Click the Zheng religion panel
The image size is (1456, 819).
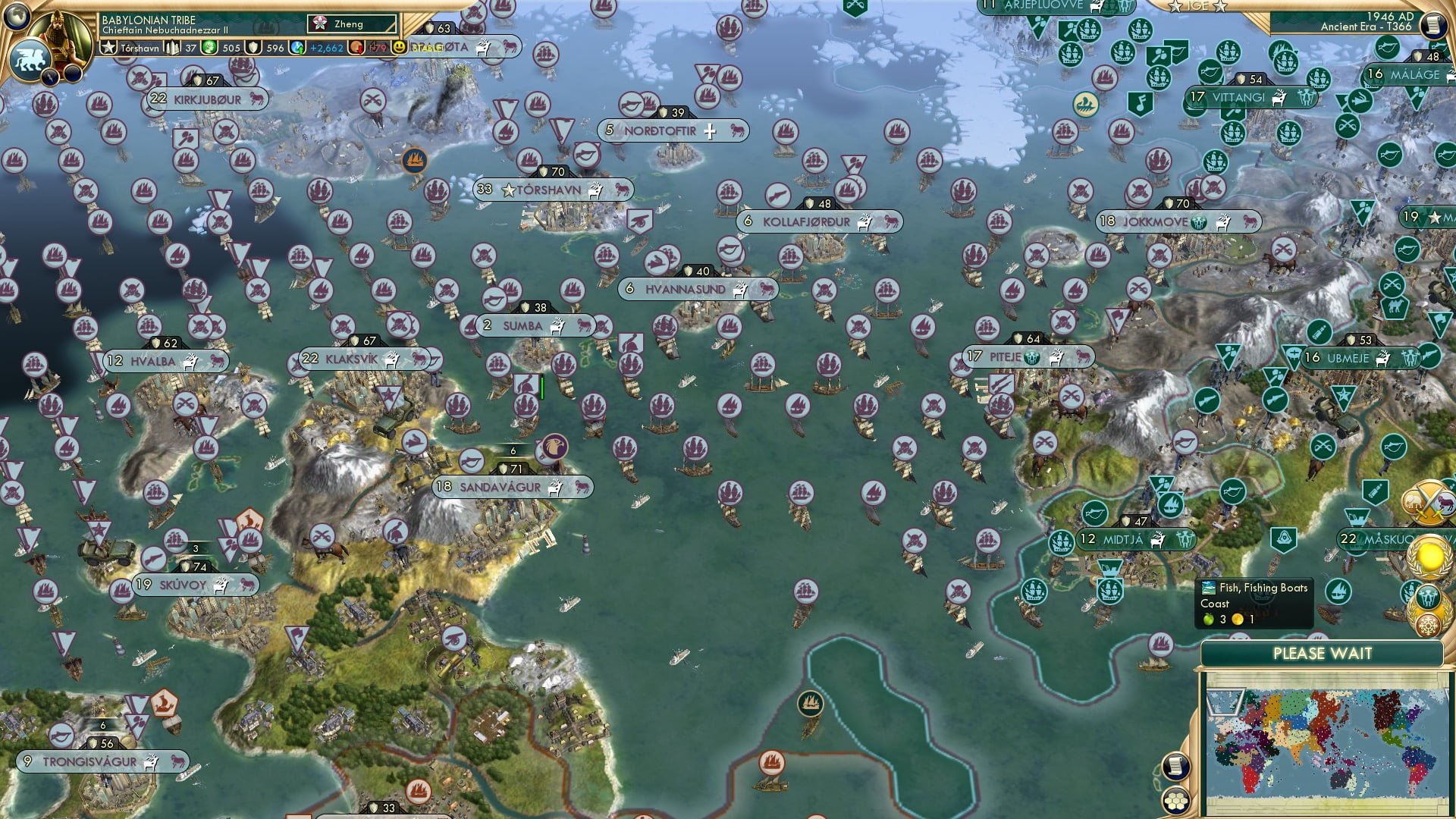pos(352,24)
